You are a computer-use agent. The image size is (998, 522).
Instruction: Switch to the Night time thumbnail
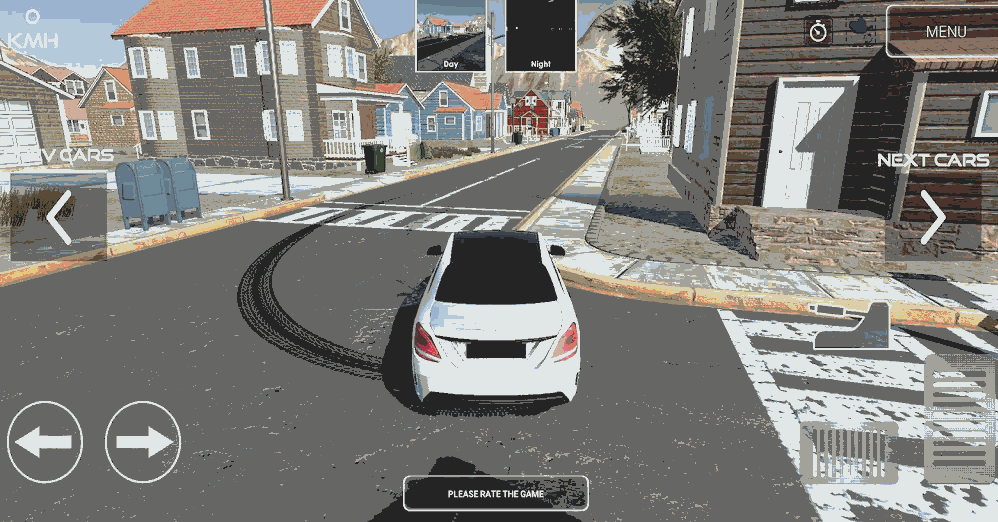540,35
